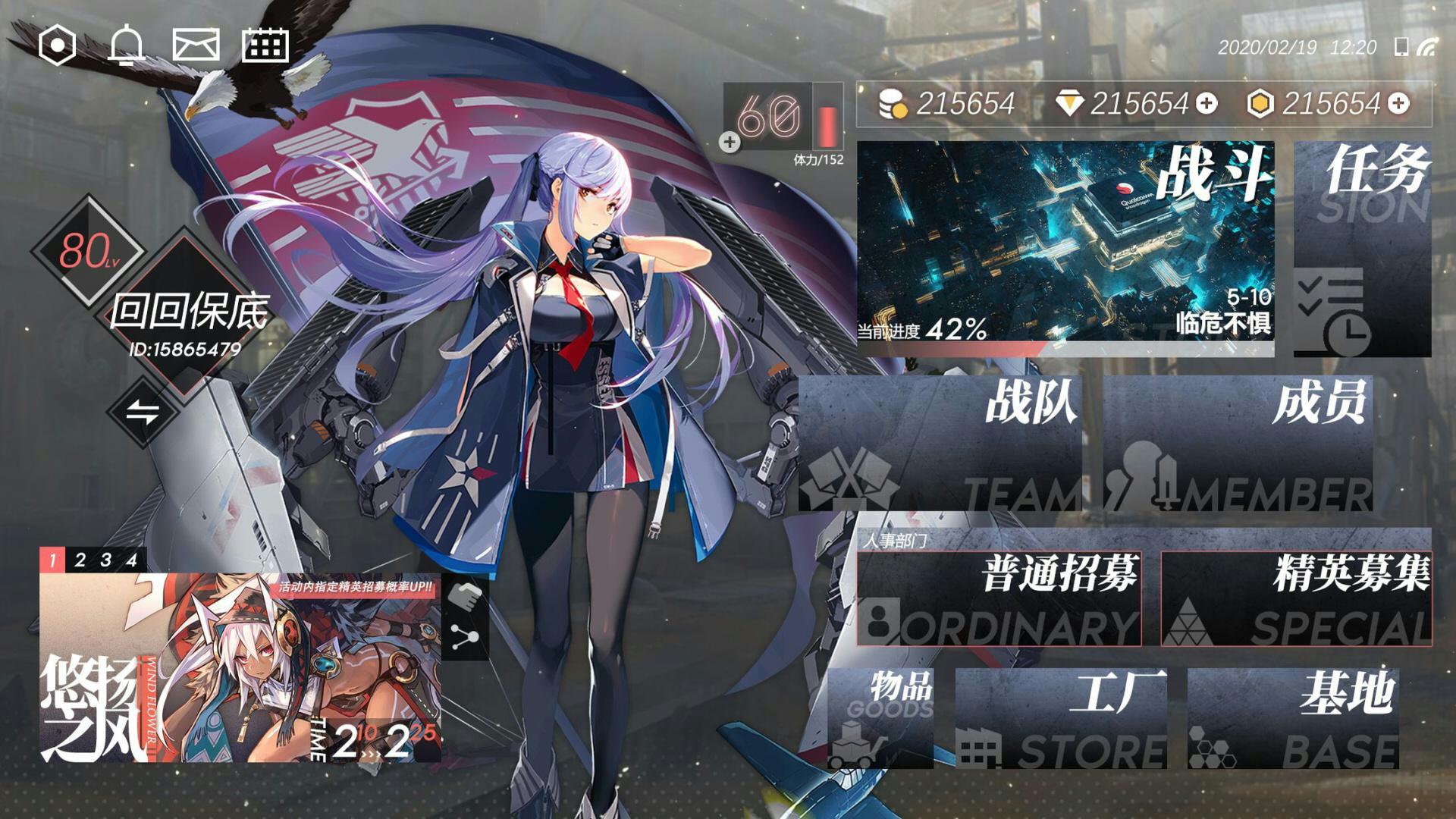Switch to banner page 2
1456x819 pixels.
pyautogui.click(x=80, y=560)
